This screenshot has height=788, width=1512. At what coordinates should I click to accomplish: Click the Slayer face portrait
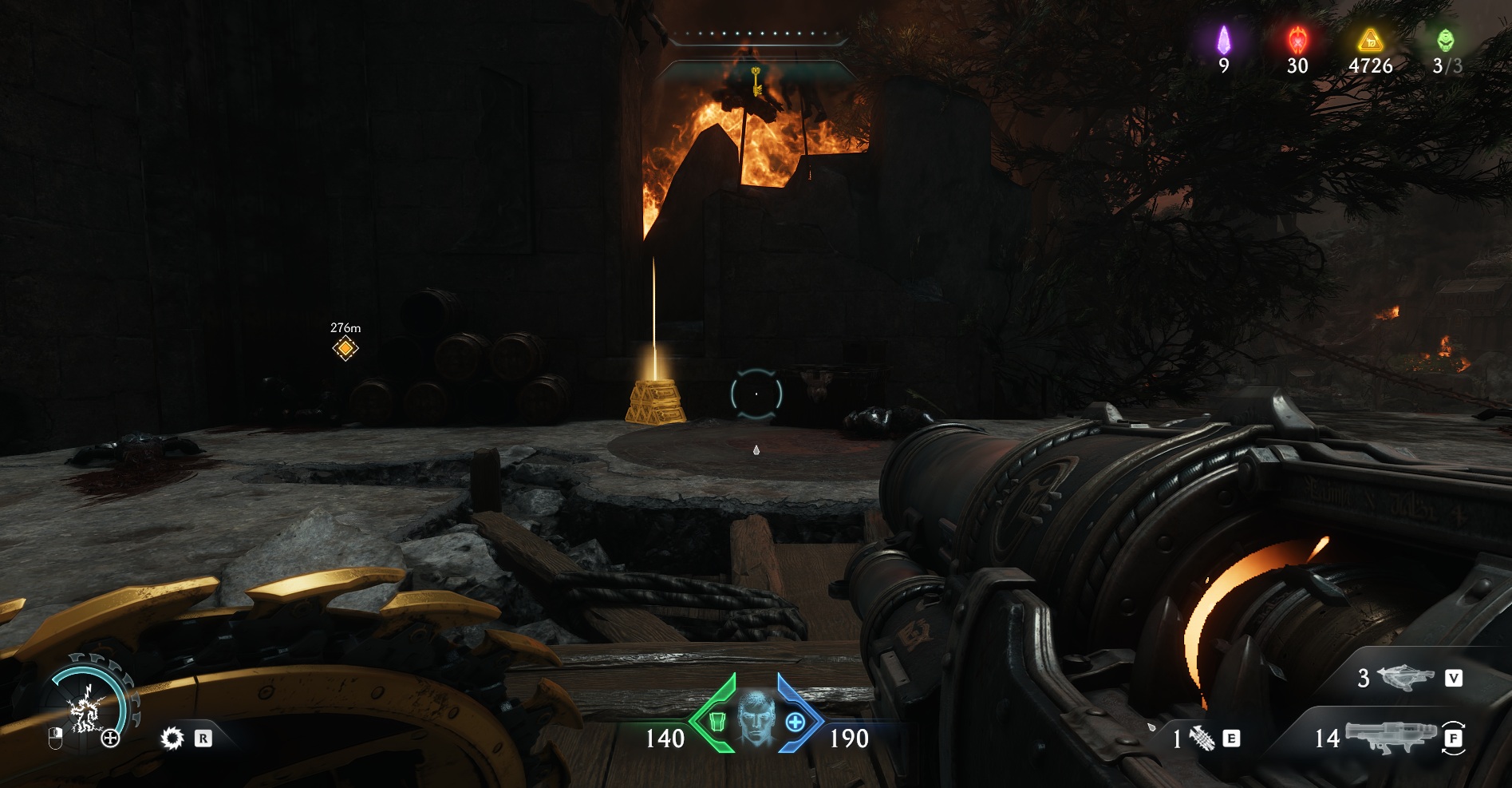pos(756,717)
